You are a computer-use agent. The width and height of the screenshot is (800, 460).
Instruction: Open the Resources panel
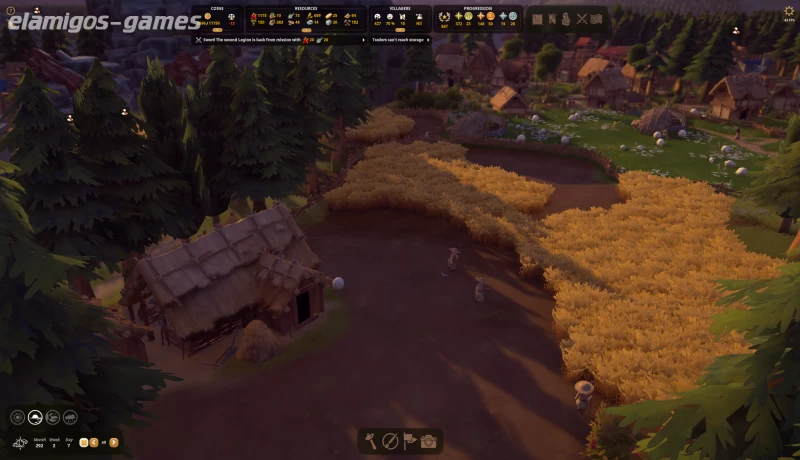point(304,17)
